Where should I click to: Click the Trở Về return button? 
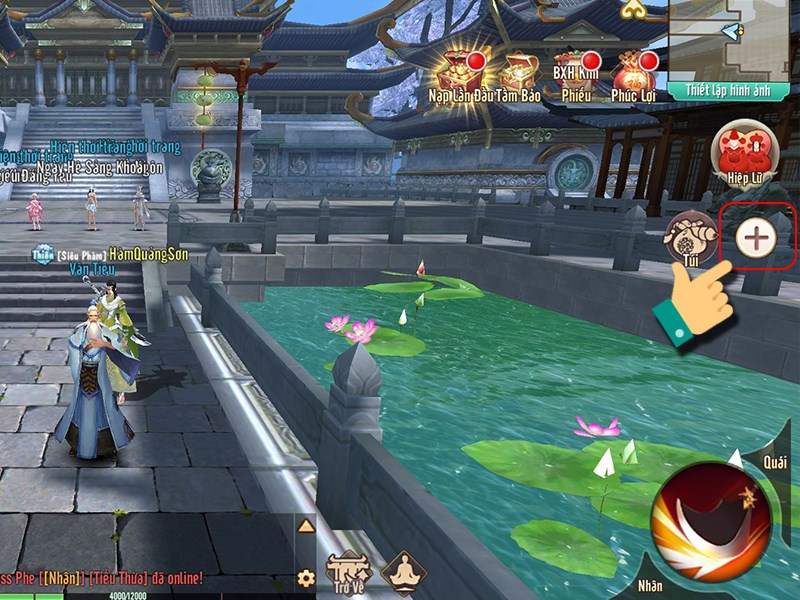point(349,572)
